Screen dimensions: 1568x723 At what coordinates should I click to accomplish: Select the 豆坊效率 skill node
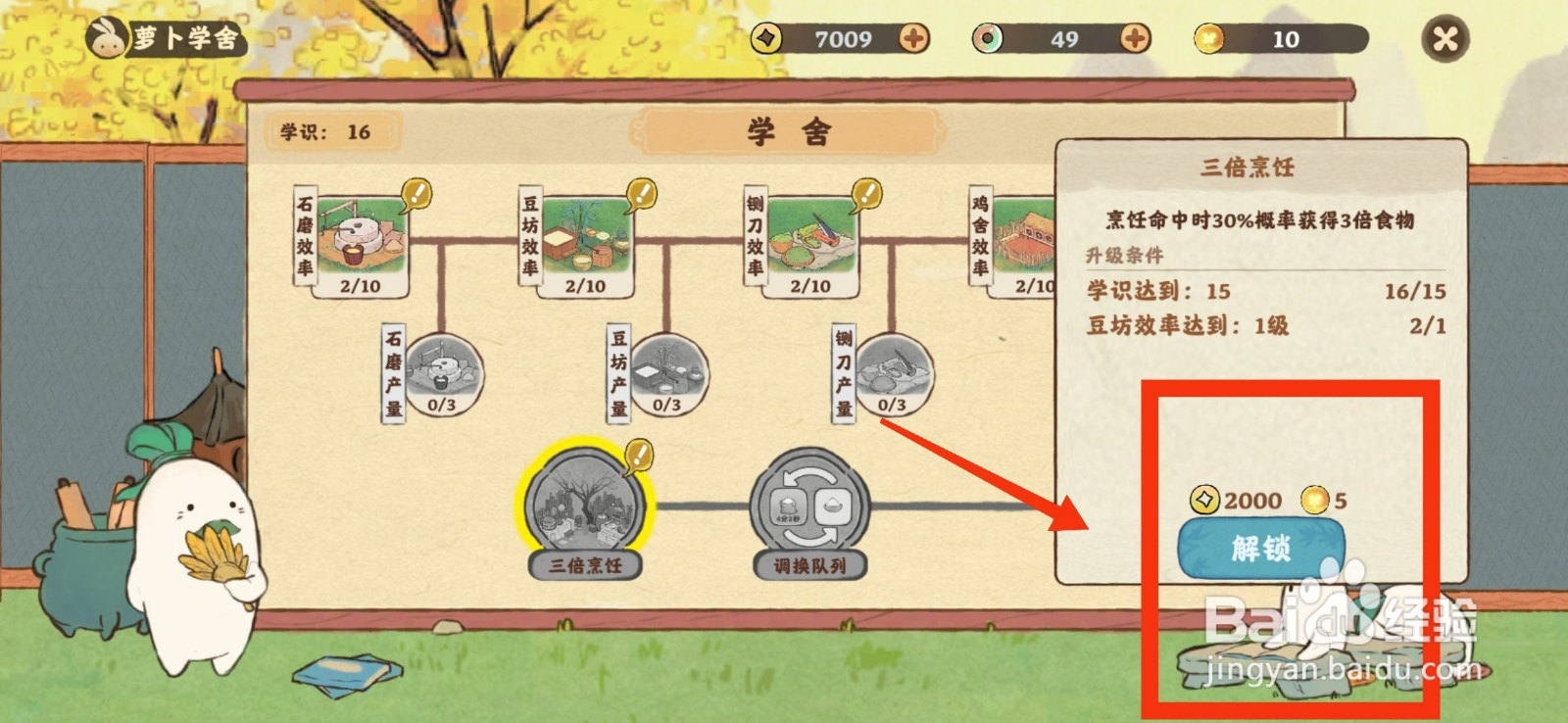point(577,240)
